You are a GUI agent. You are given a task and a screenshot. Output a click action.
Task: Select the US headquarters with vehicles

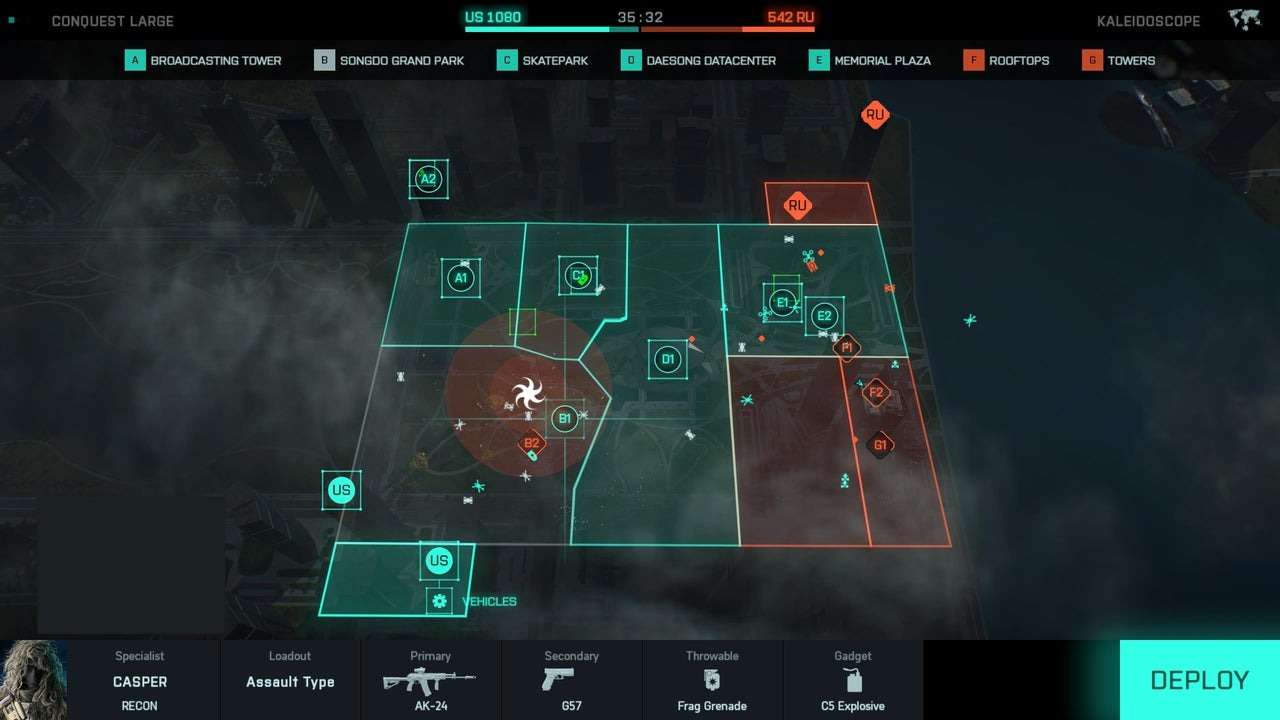click(439, 561)
